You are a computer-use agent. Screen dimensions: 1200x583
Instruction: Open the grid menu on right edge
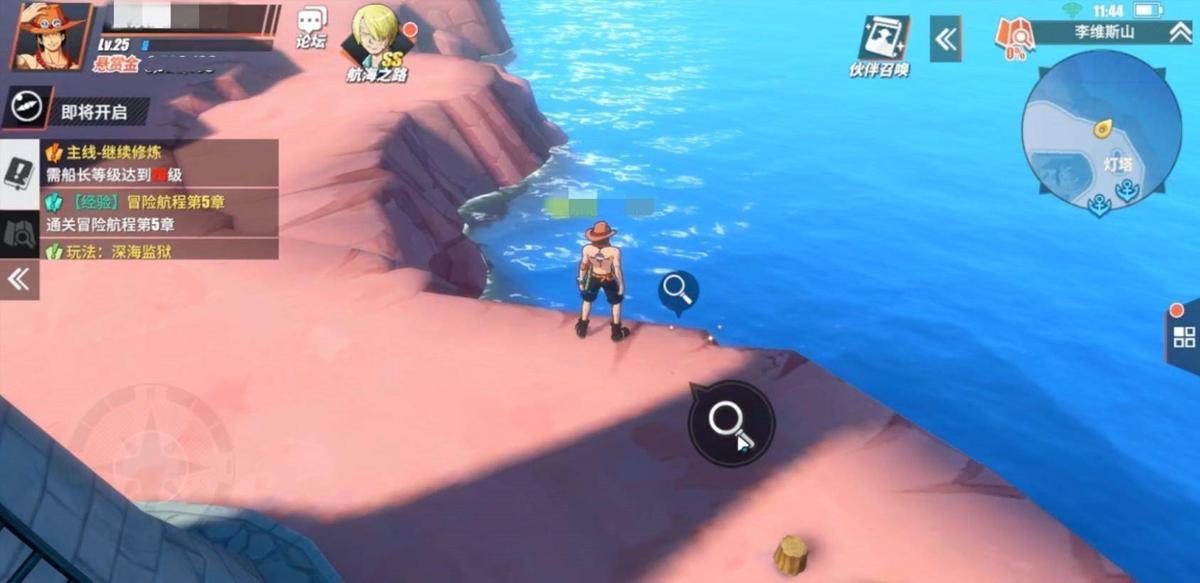(x=1183, y=336)
